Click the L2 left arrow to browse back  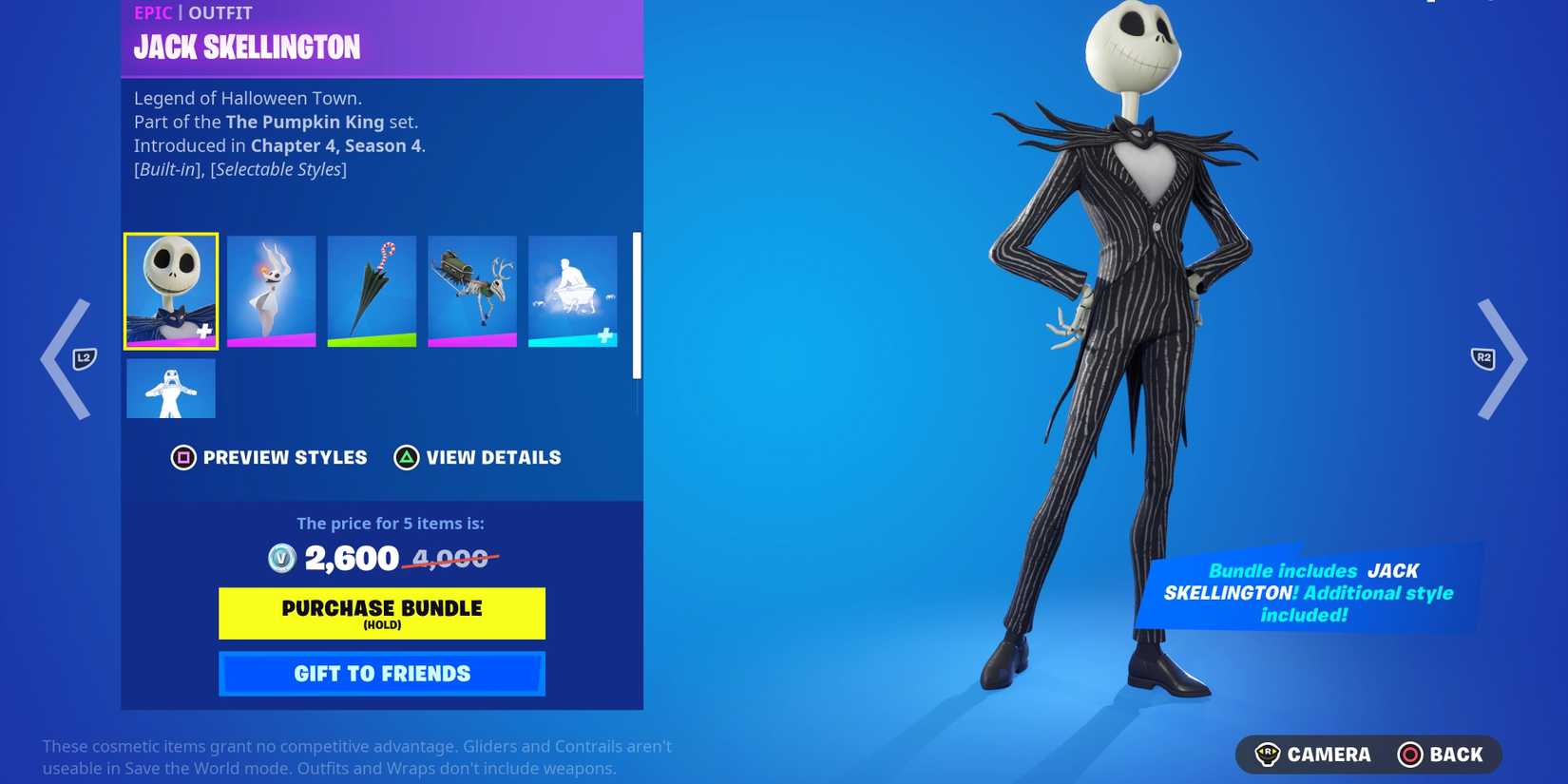tap(65, 358)
